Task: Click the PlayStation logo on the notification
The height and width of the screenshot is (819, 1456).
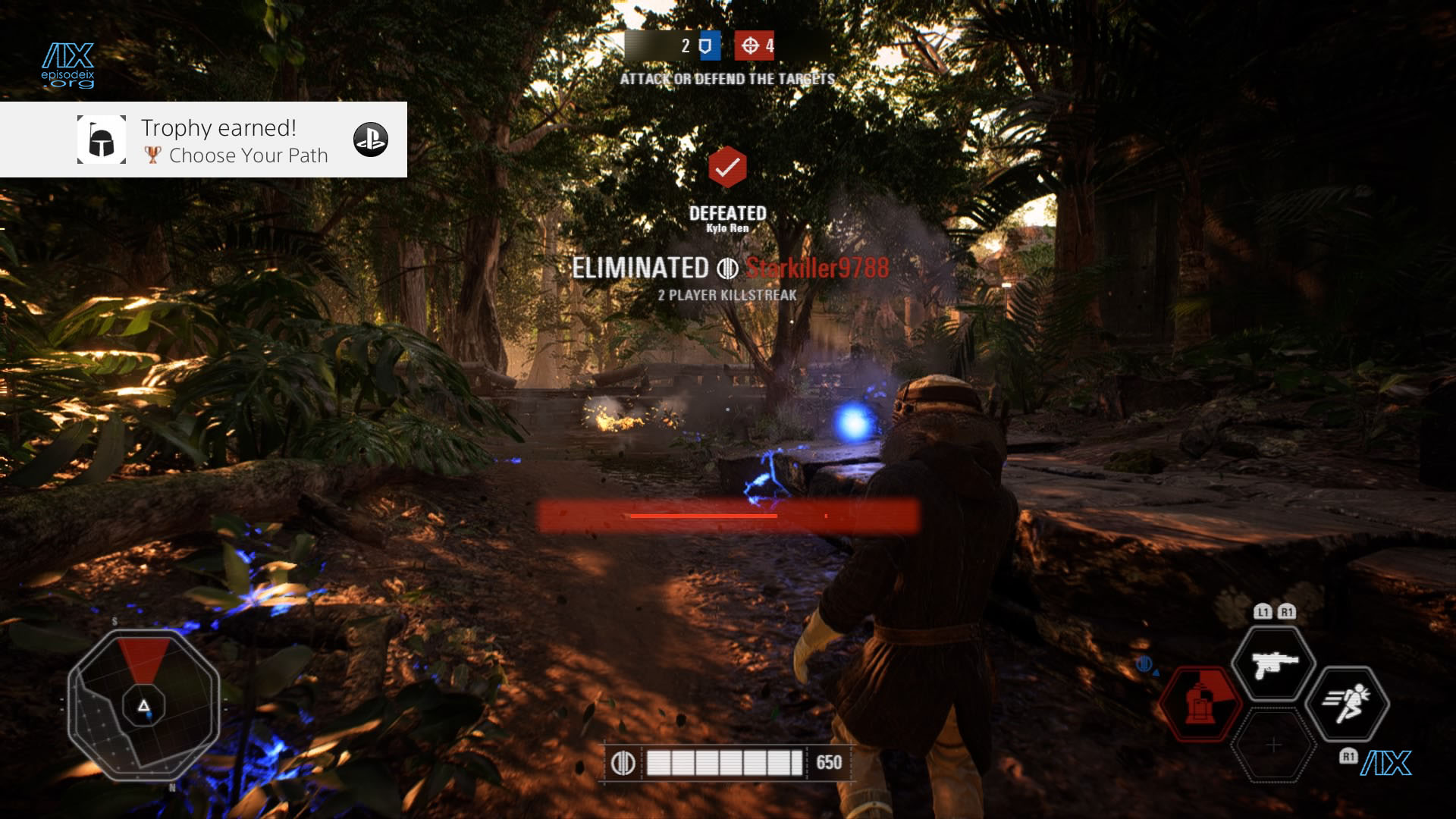Action: (371, 140)
